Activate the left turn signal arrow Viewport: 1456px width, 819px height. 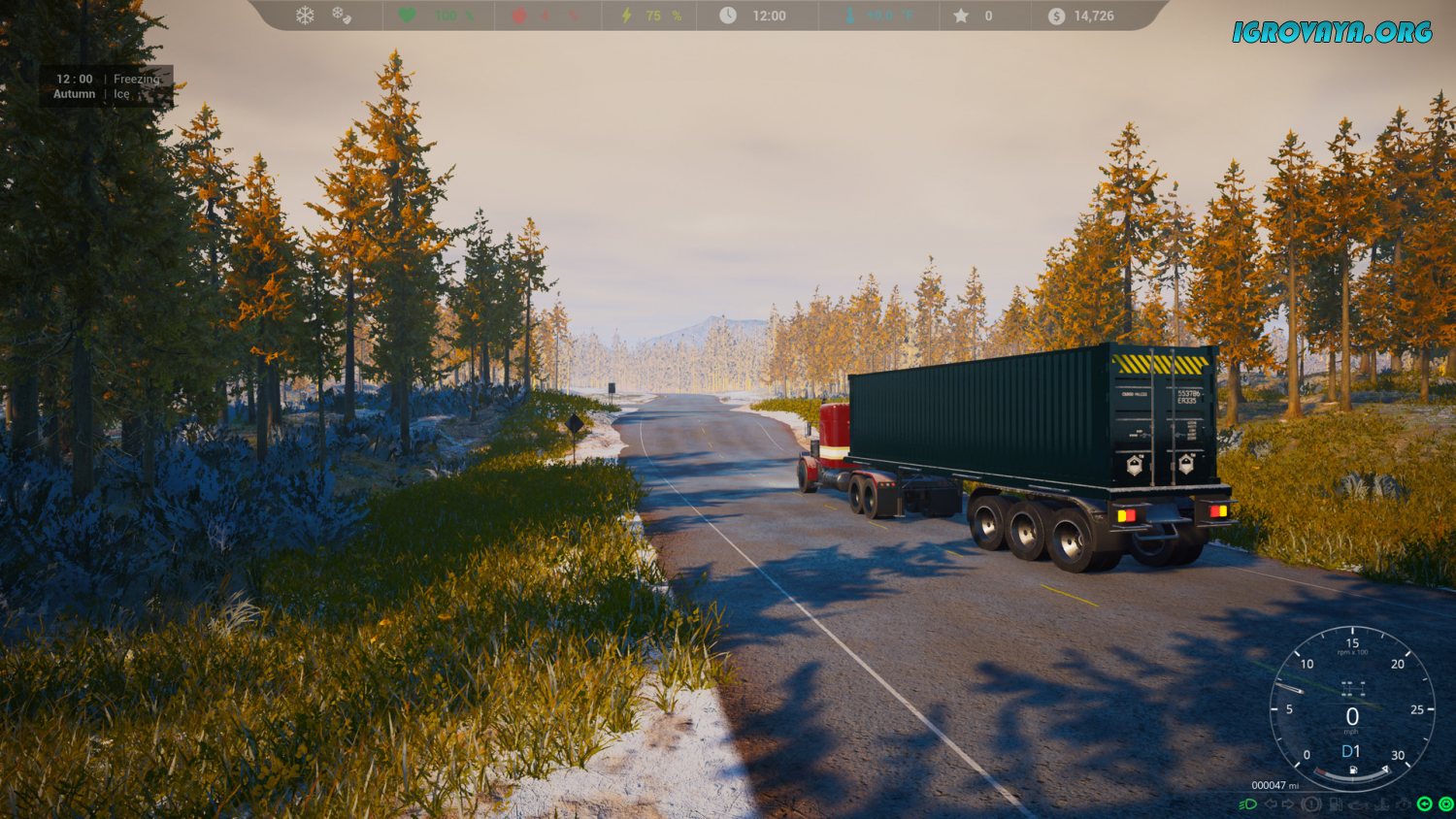1270,804
